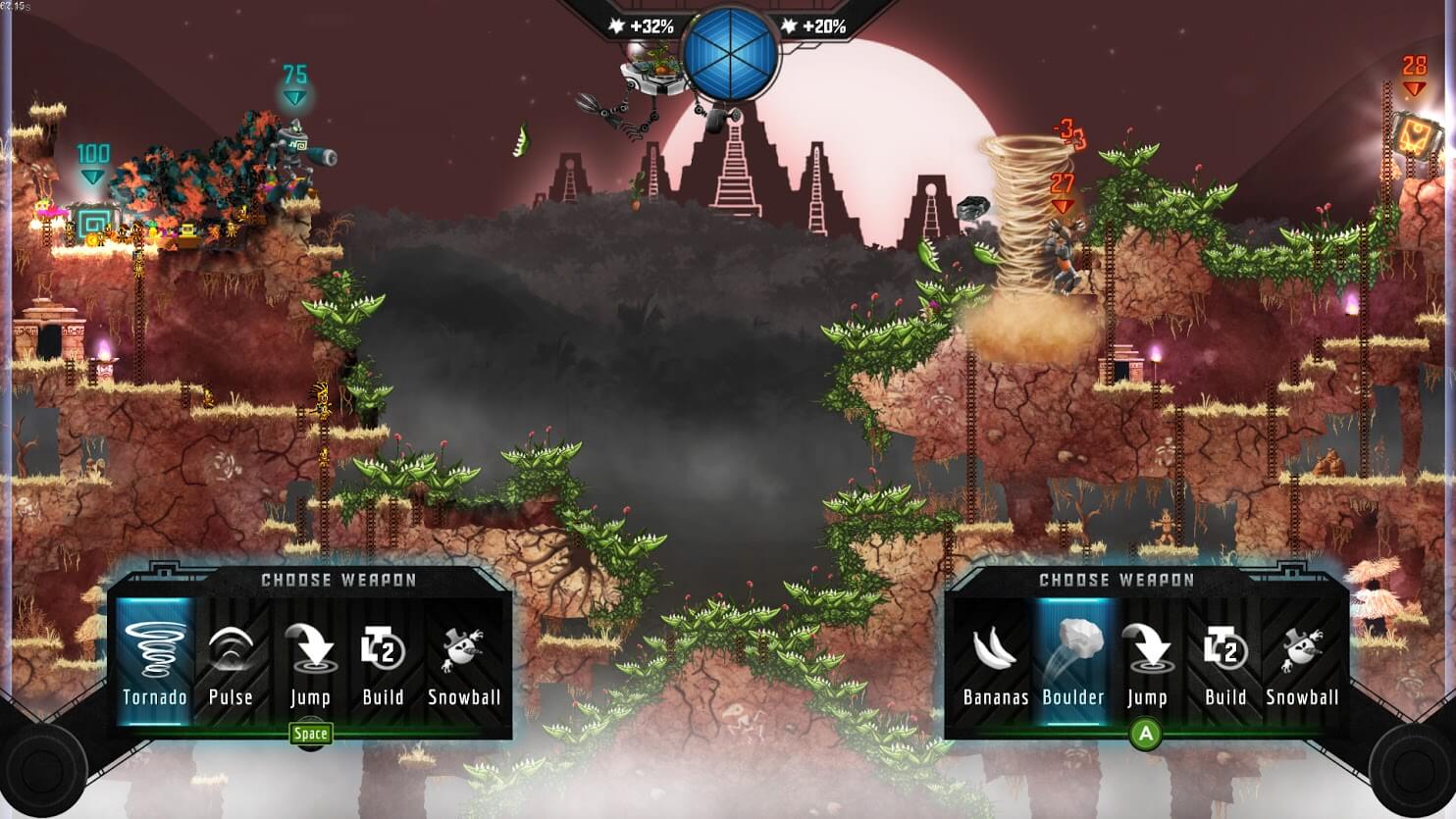Select the Boulder weapon
This screenshot has height=819, width=1456.
click(1072, 662)
